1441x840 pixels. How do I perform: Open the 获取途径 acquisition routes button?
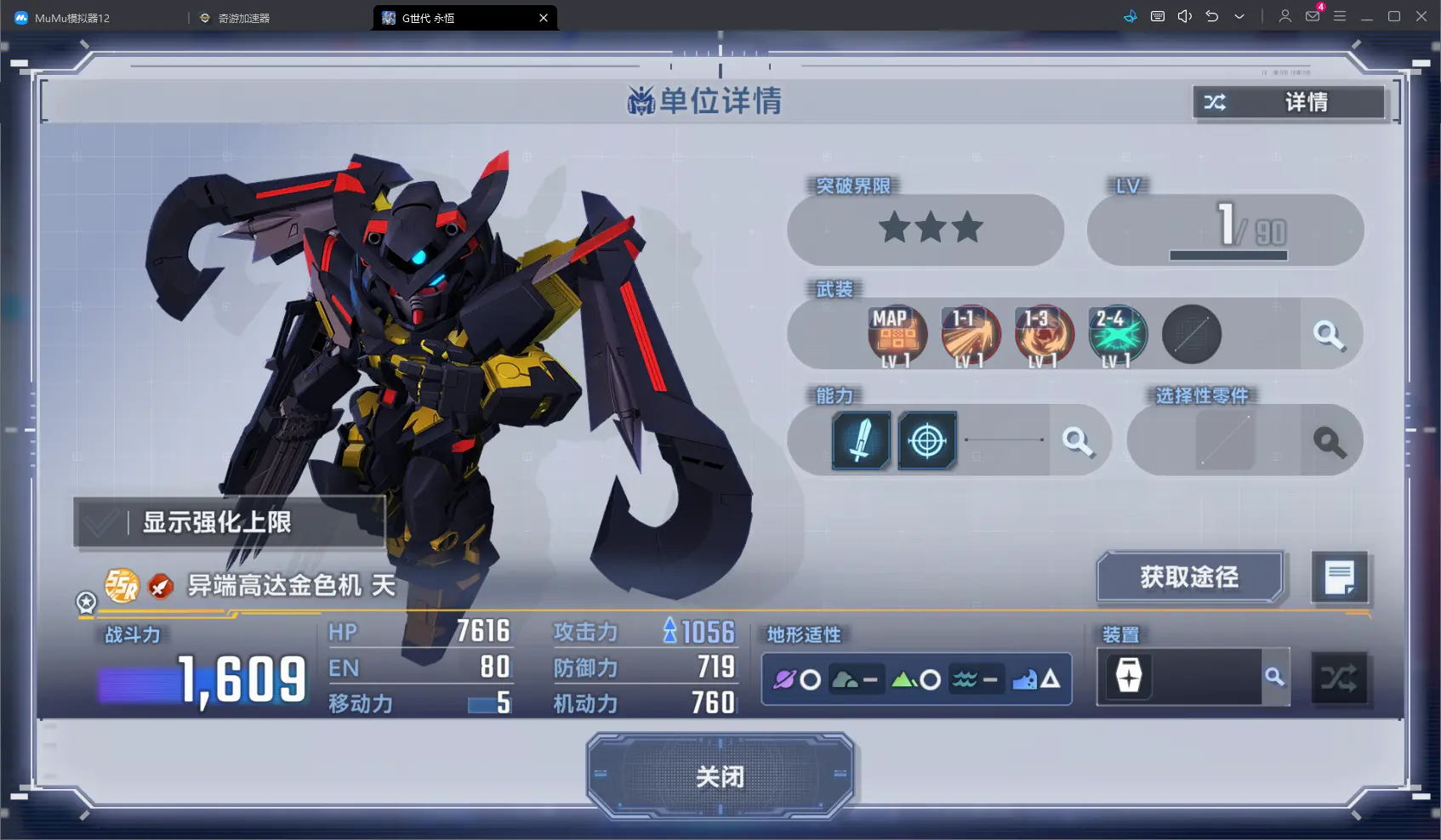coord(1189,577)
